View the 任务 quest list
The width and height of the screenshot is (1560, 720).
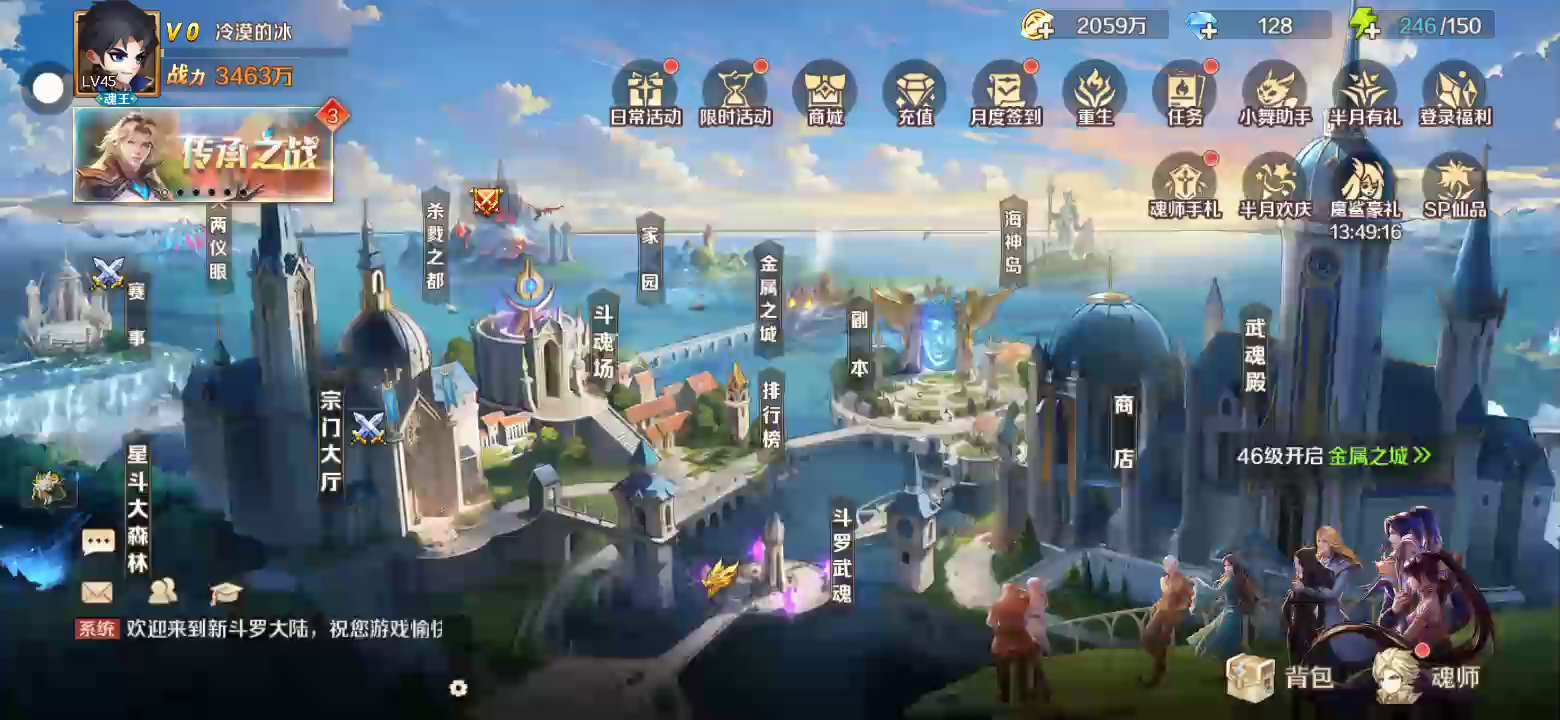click(1185, 92)
